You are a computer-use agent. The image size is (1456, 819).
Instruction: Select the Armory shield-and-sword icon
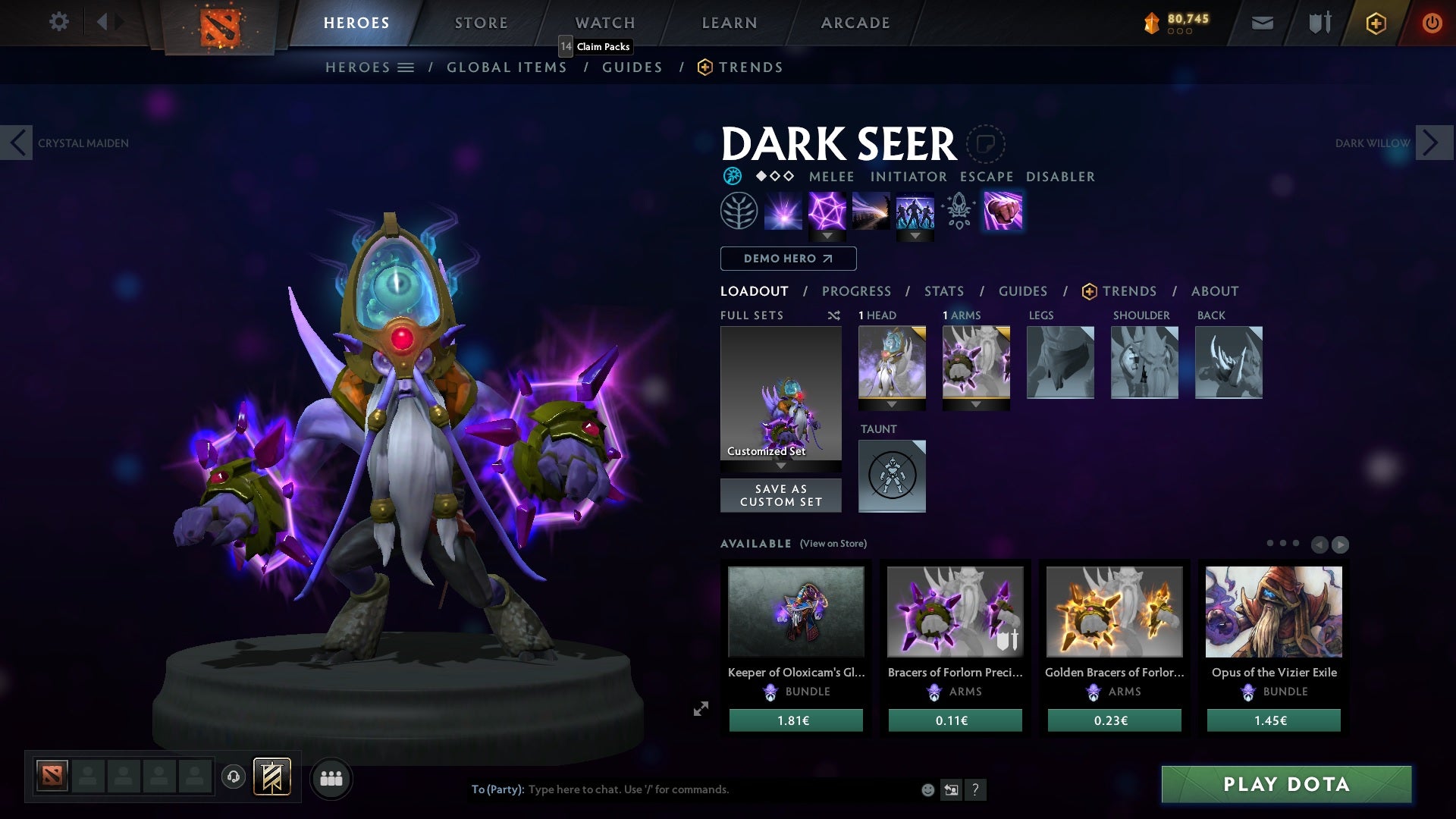tap(1319, 23)
